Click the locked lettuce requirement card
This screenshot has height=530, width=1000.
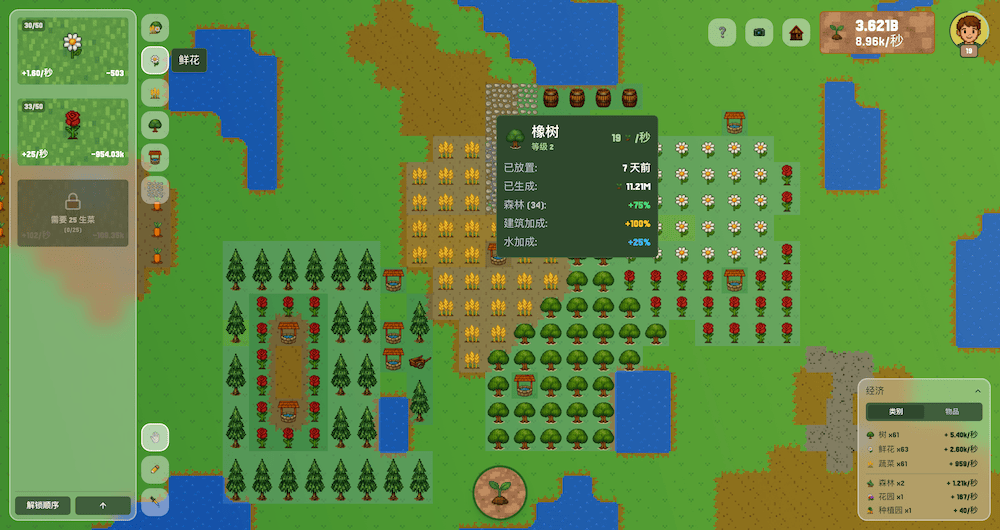73,211
